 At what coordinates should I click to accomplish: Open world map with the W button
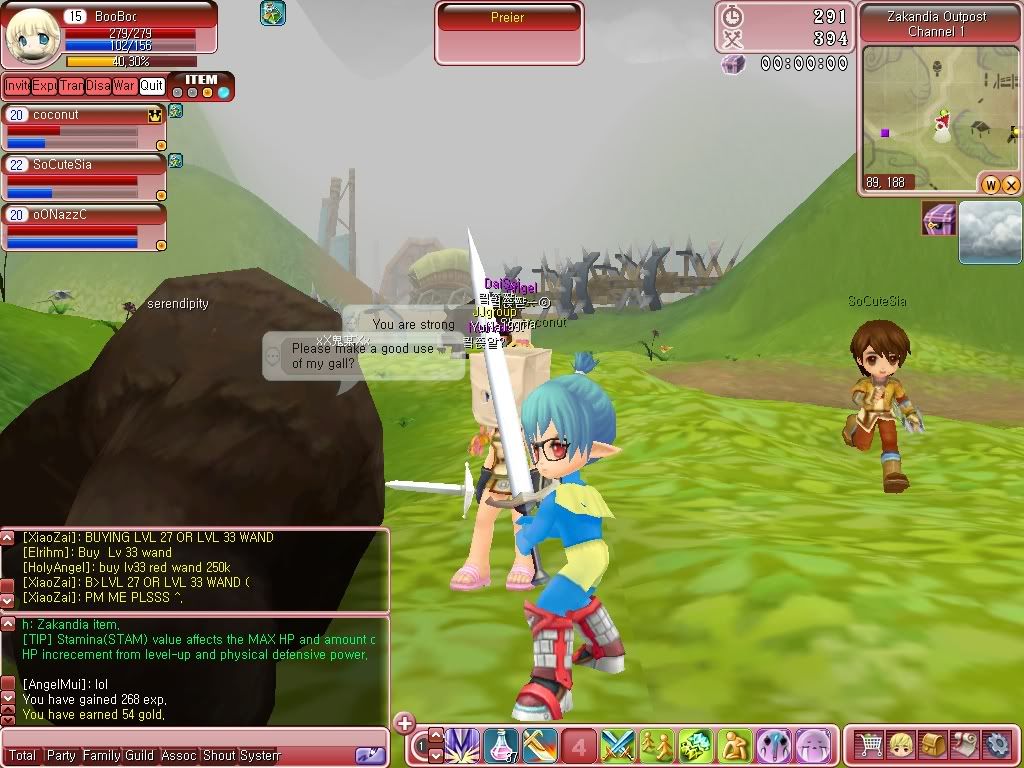(x=991, y=184)
